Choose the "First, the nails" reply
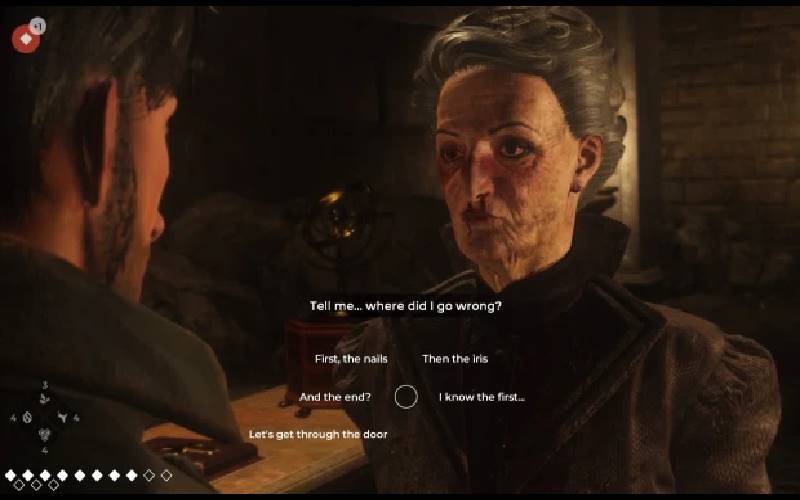This screenshot has height=500, width=800. [x=350, y=359]
